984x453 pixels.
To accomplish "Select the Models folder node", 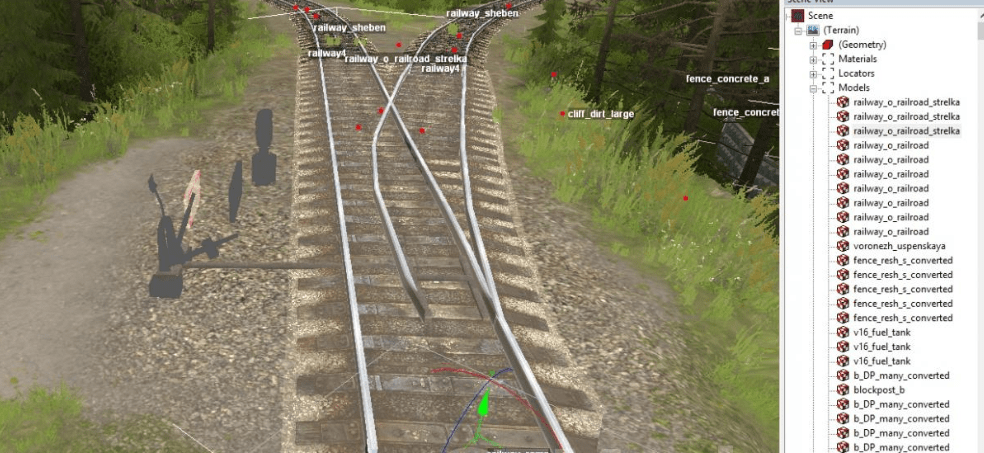I will pos(853,88).
